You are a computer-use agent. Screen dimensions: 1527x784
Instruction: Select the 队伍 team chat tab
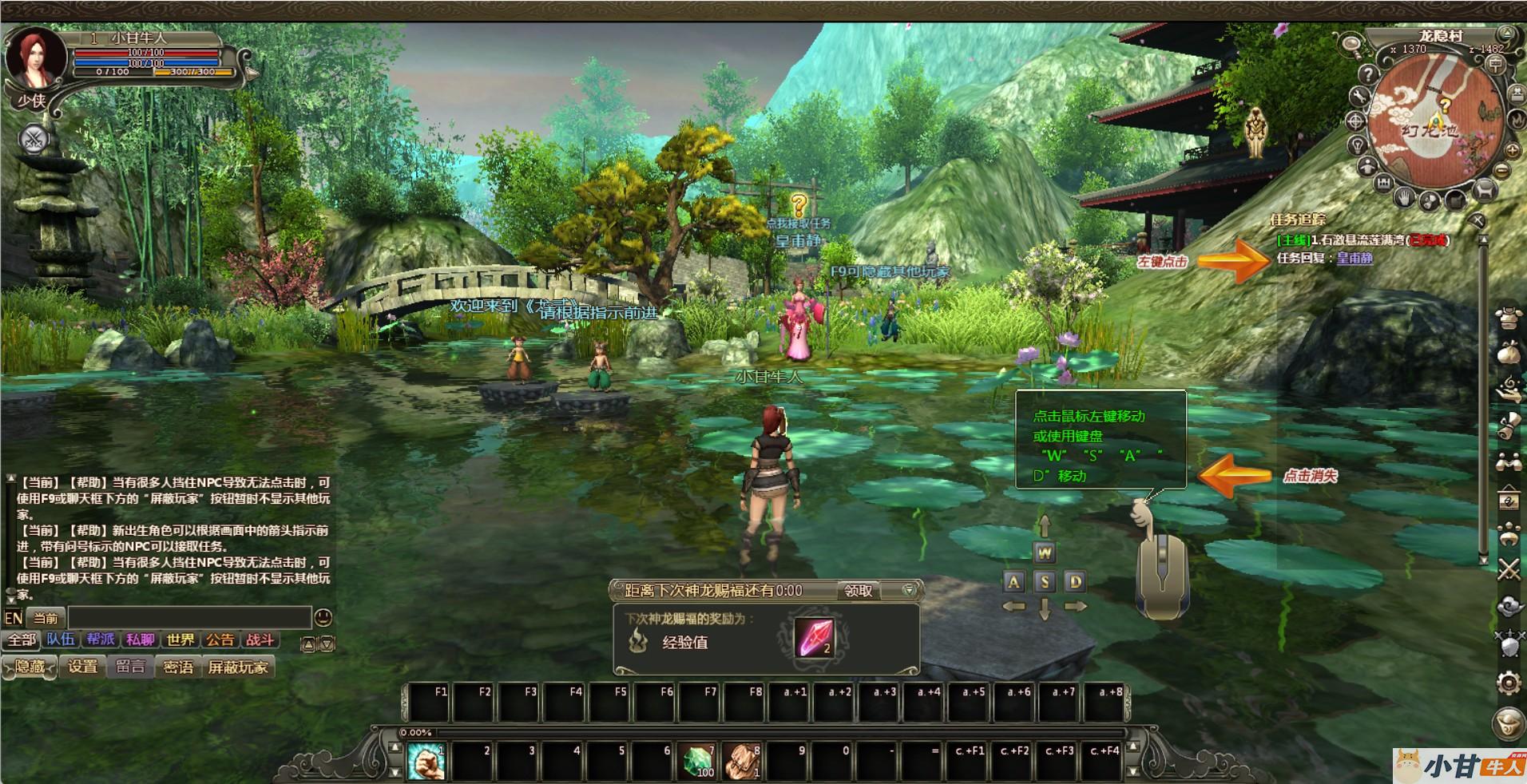pos(60,639)
